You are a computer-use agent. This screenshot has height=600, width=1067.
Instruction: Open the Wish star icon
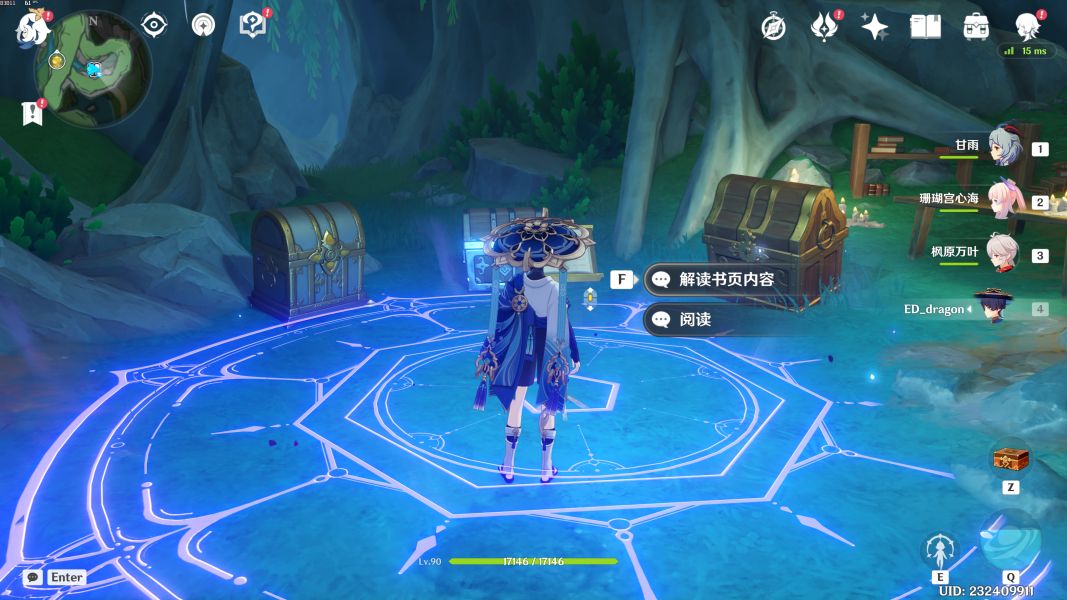pyautogui.click(x=875, y=27)
